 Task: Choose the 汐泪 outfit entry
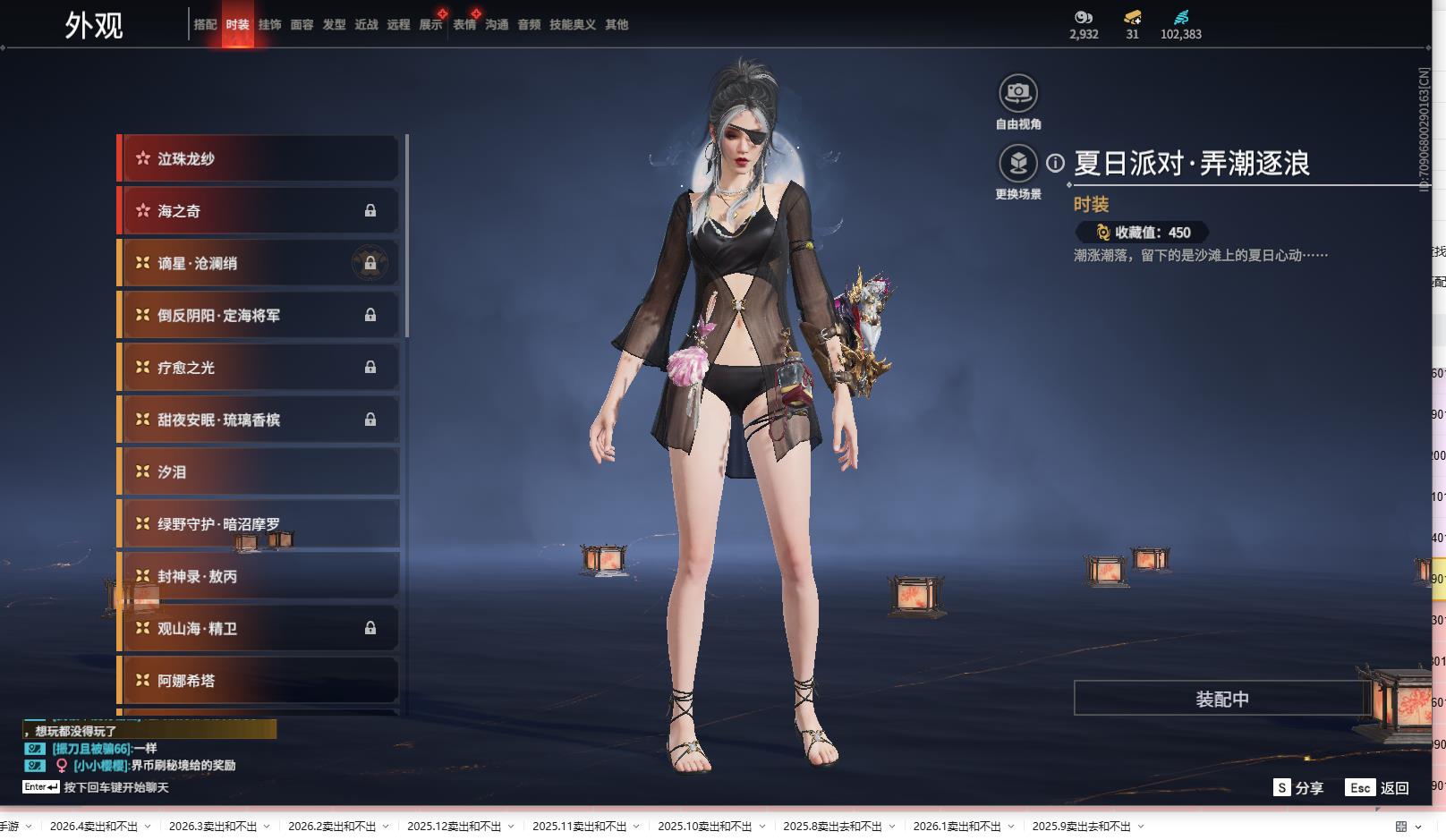[259, 472]
